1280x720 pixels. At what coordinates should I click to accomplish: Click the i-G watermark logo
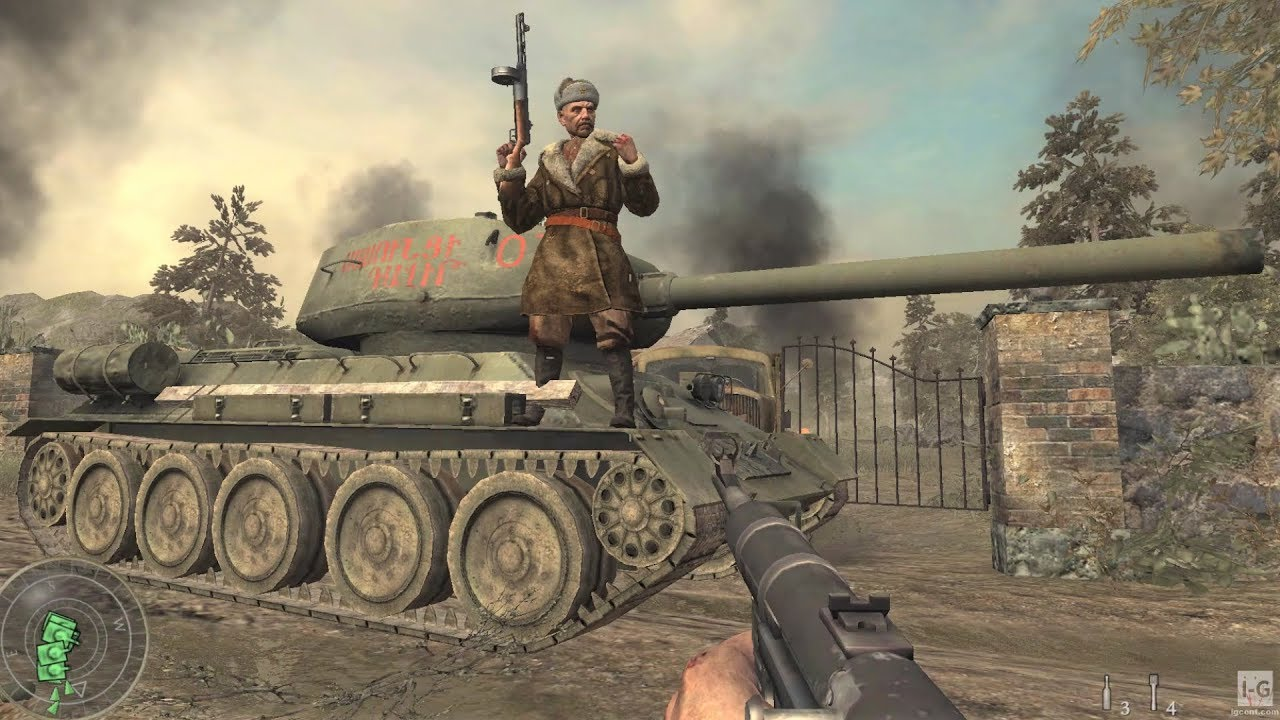point(1253,688)
